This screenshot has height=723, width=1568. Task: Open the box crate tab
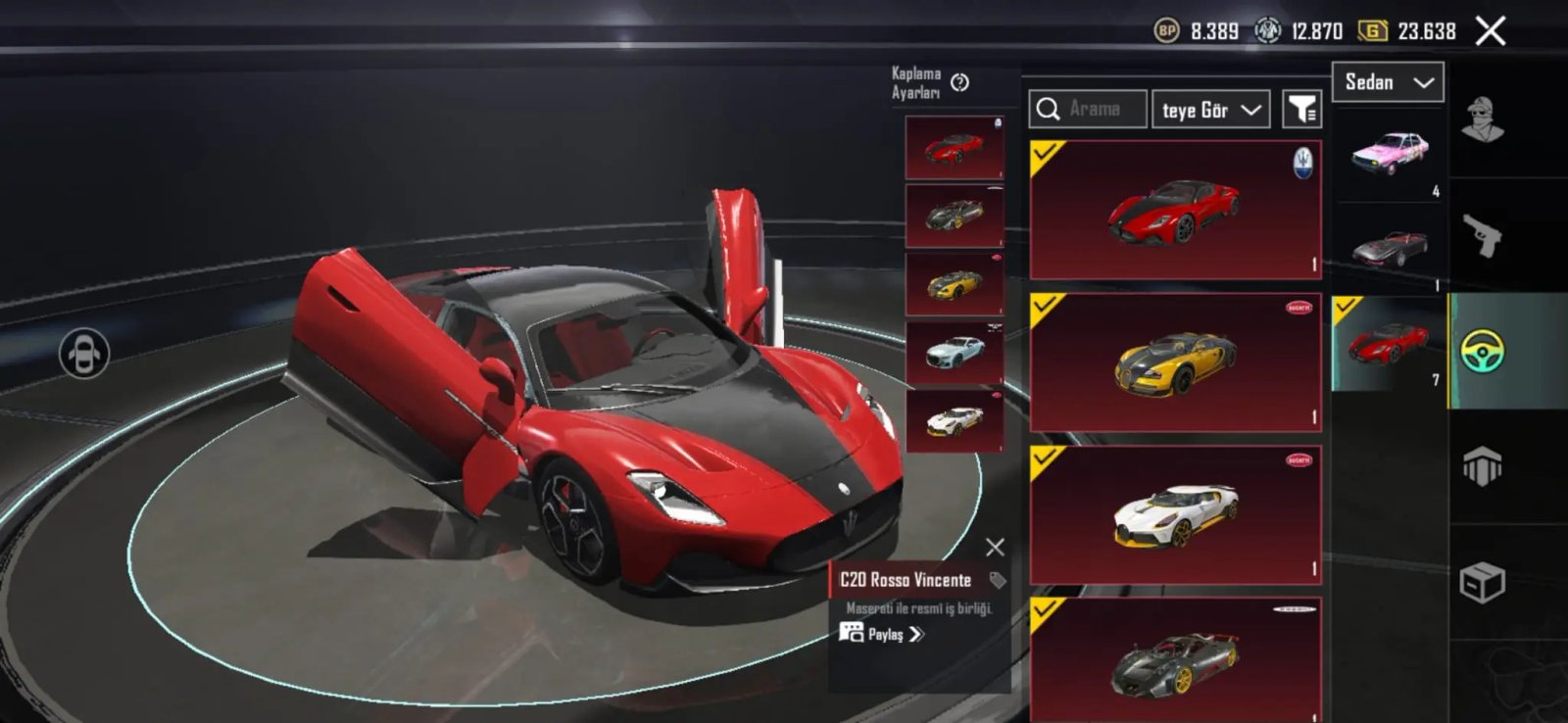point(1483,583)
